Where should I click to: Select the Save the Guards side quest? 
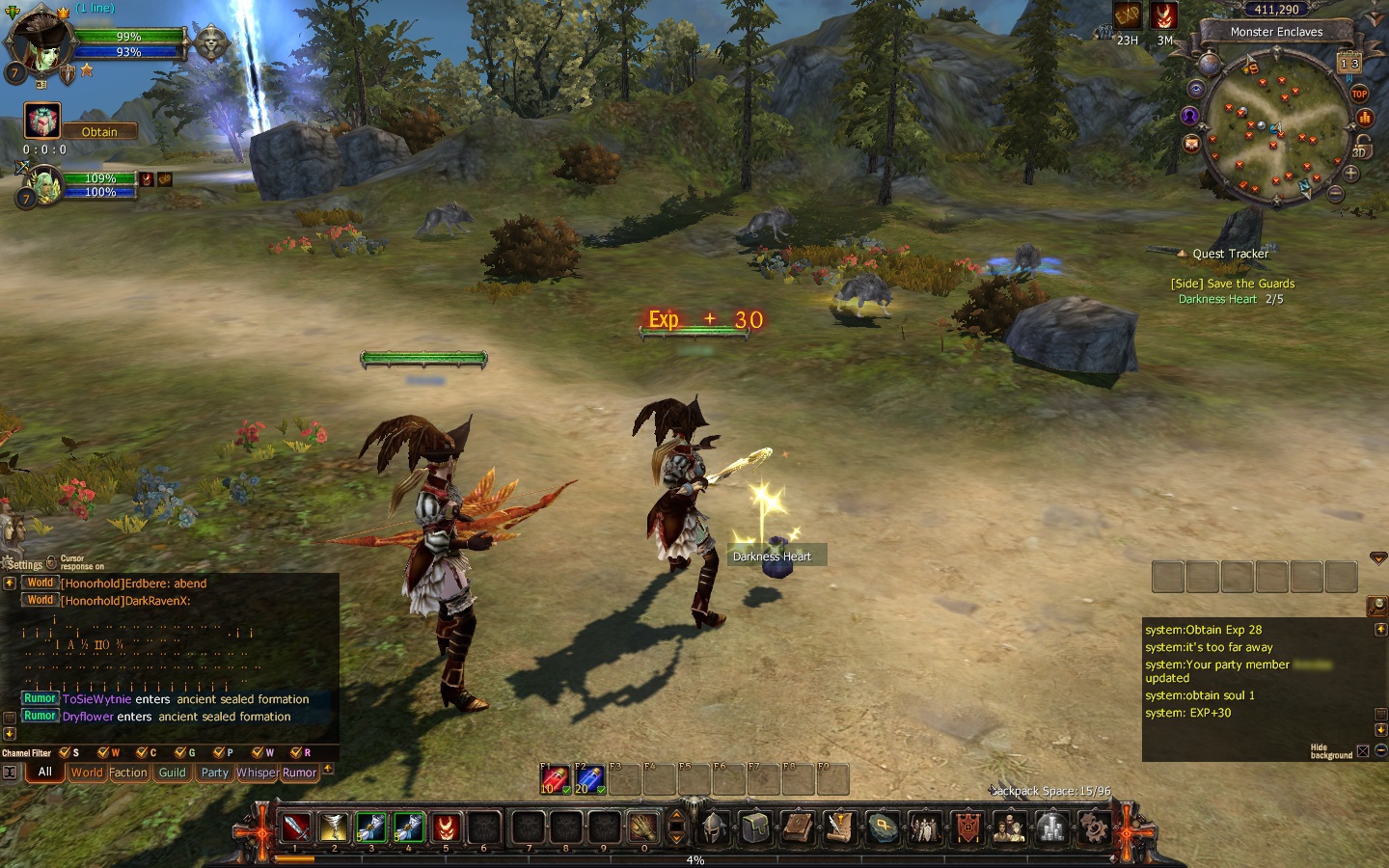[1232, 284]
